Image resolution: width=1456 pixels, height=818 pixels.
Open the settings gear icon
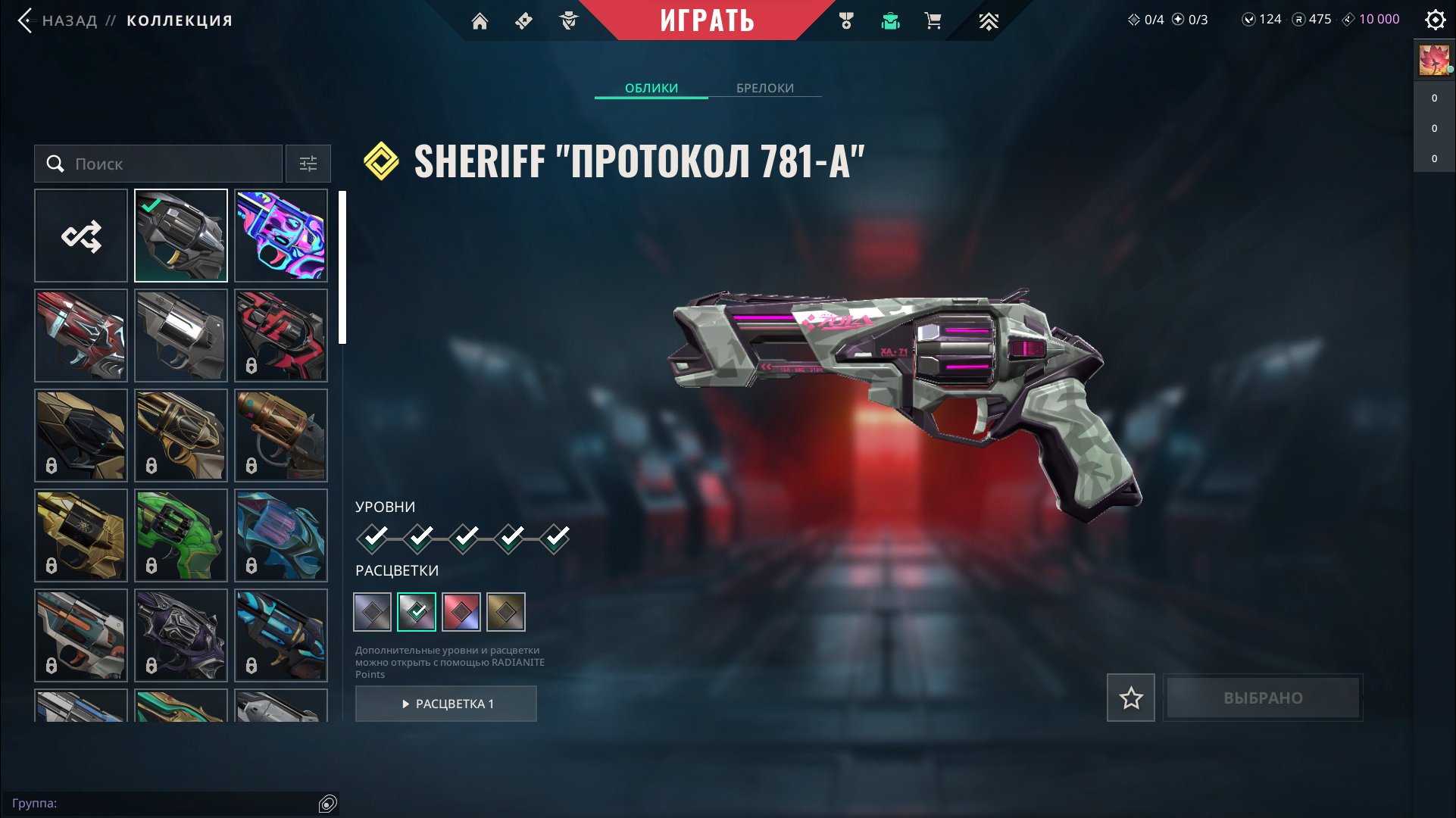(x=1435, y=20)
